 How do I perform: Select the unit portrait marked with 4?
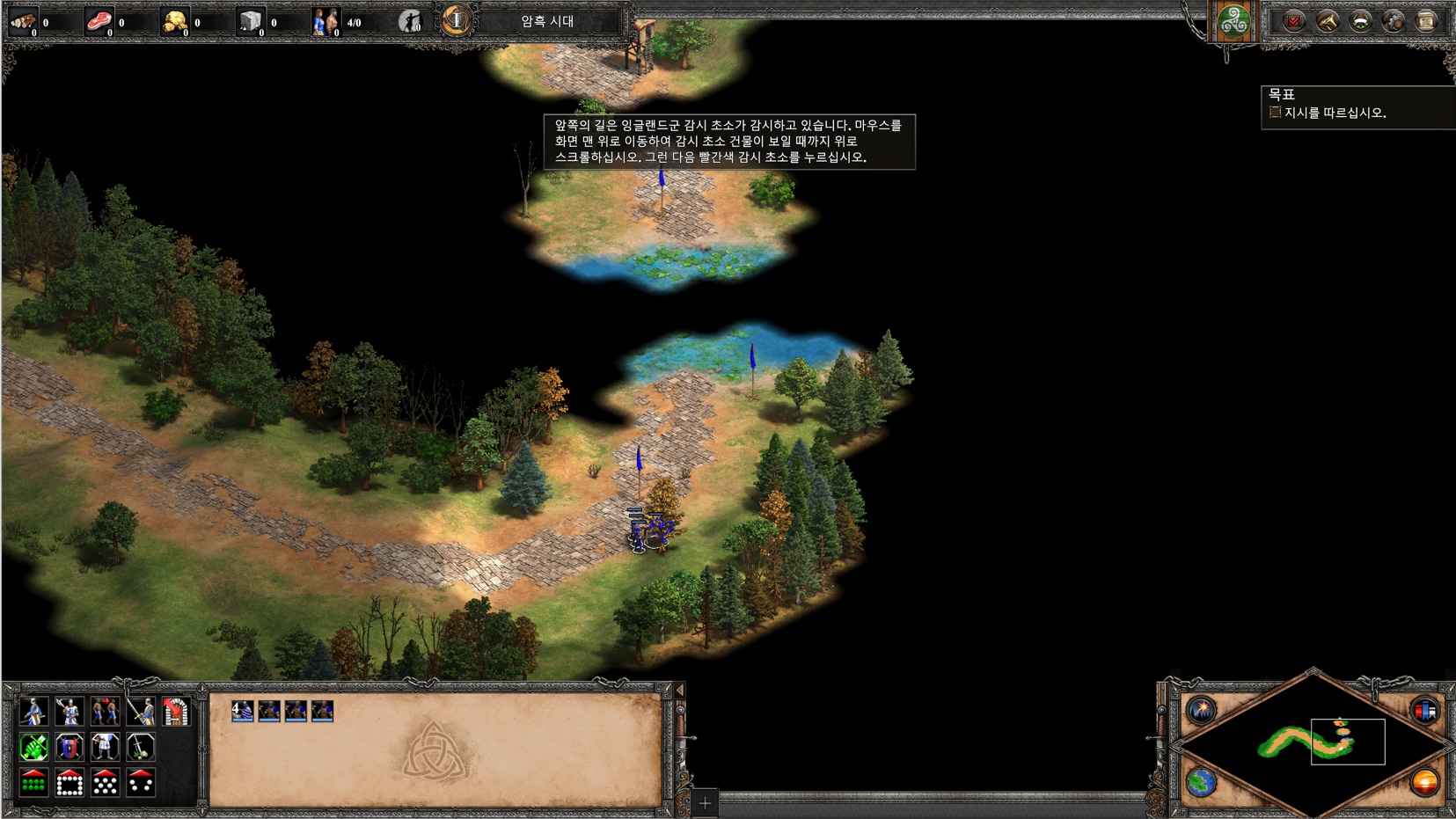tap(242, 711)
